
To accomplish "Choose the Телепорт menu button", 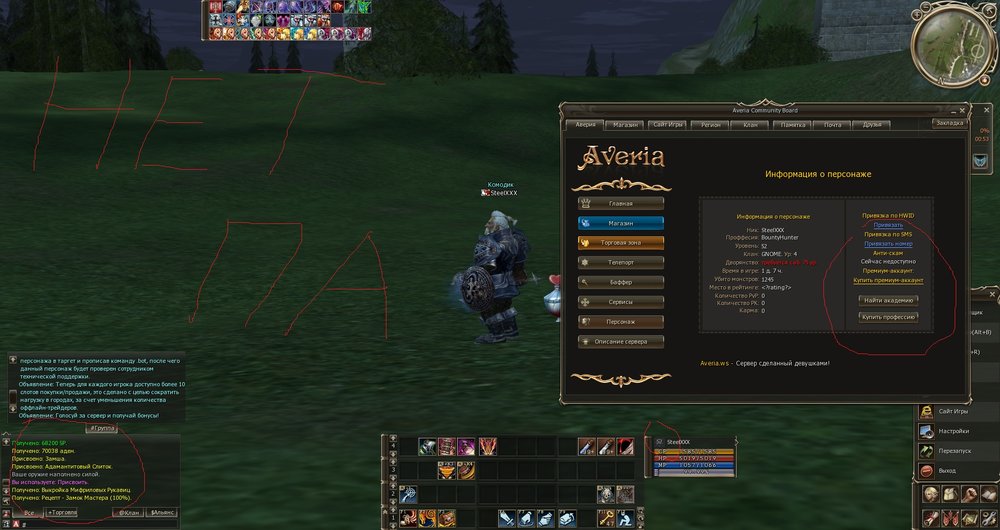I will (x=620, y=262).
